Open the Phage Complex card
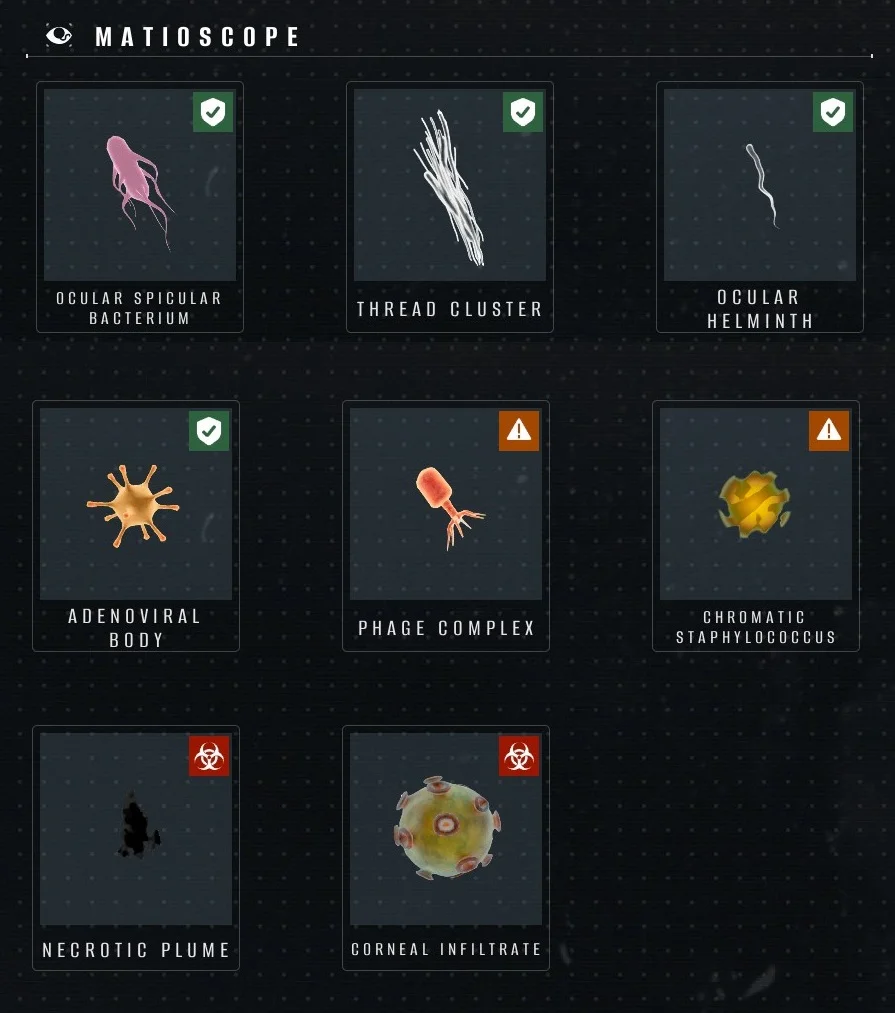The image size is (895, 1013). [446, 526]
